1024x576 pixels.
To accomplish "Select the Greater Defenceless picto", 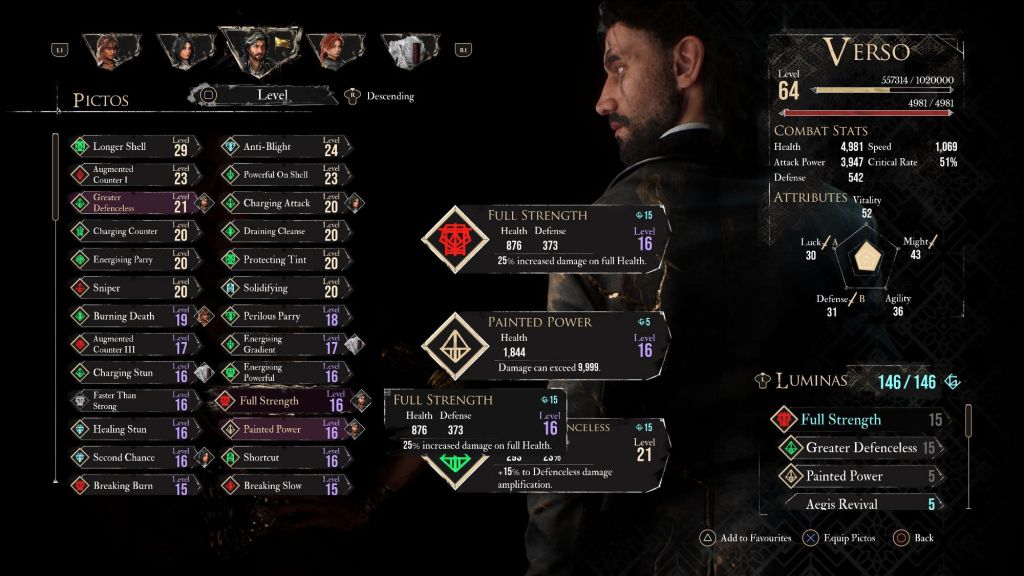I will pyautogui.click(x=132, y=203).
